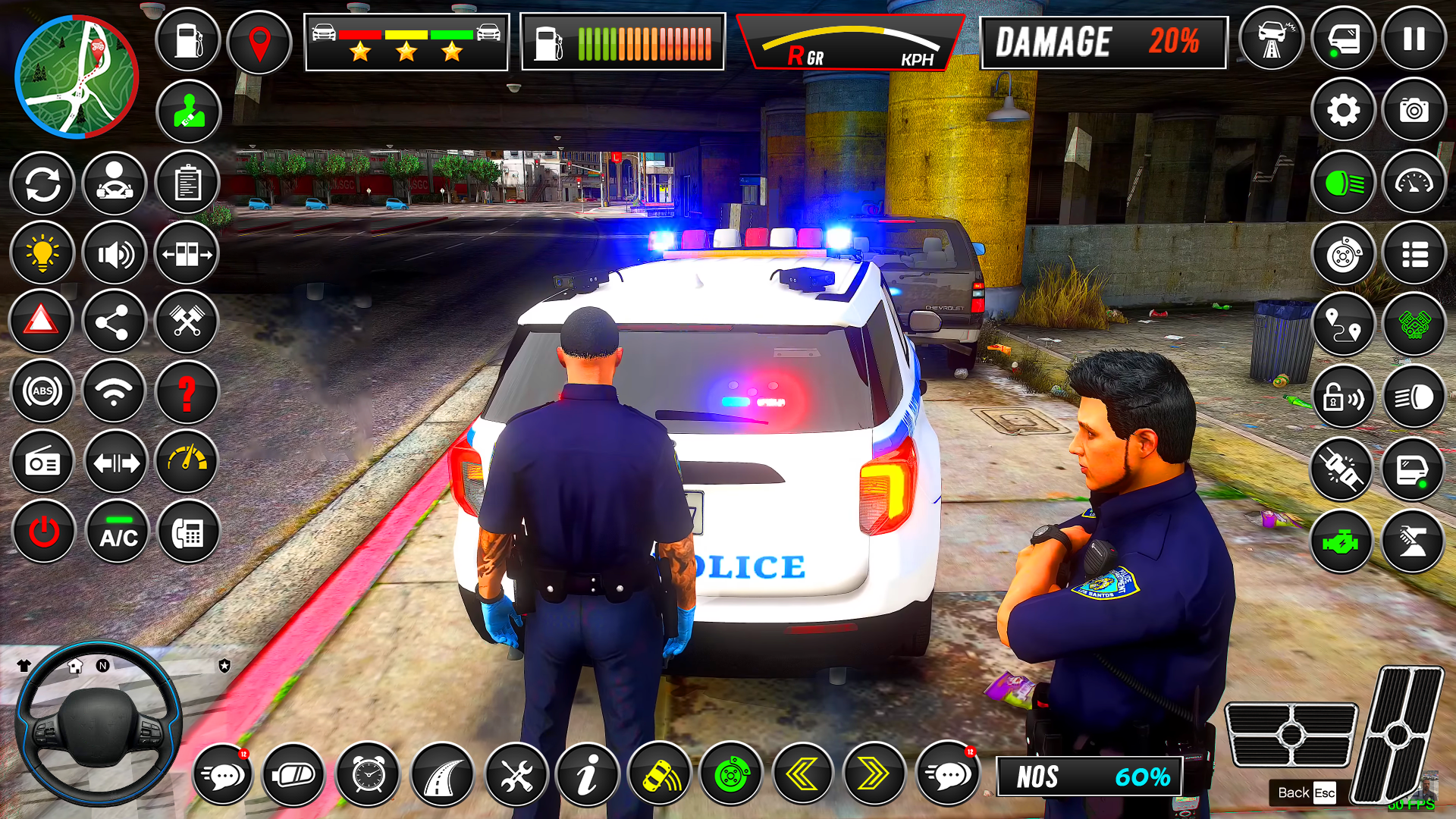The width and height of the screenshot is (1456, 819).
Task: Click the fuel pump icon button
Action: (x=188, y=41)
